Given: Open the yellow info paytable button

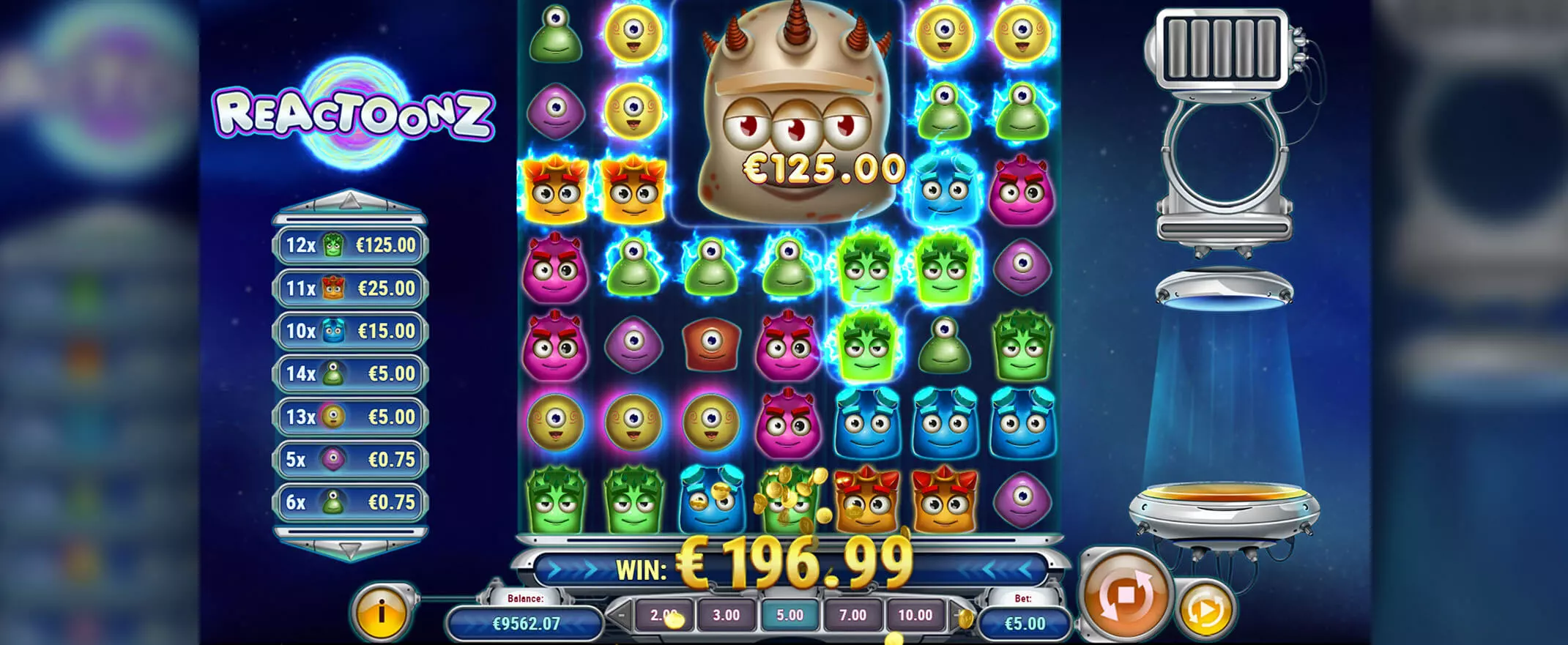Looking at the screenshot, I should [x=382, y=613].
